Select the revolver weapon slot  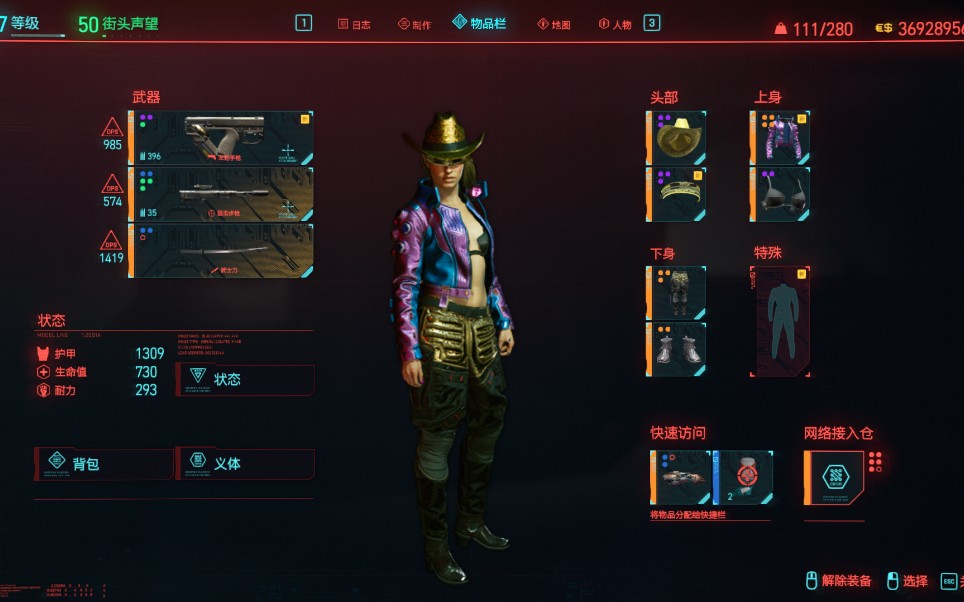[x=222, y=138]
